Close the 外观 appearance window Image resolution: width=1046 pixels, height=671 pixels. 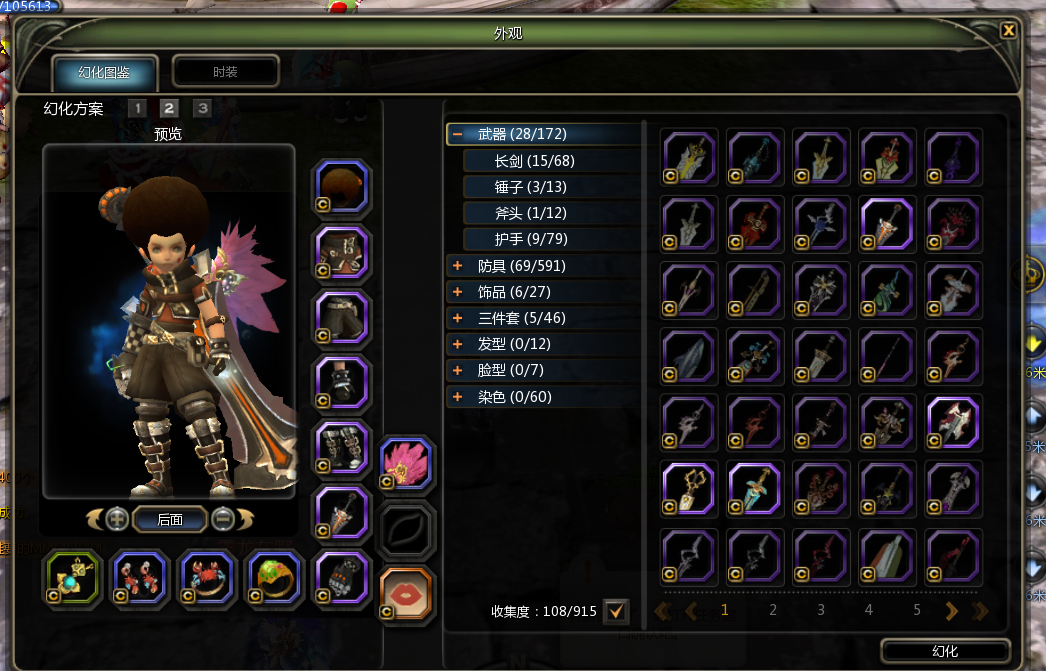(1008, 30)
